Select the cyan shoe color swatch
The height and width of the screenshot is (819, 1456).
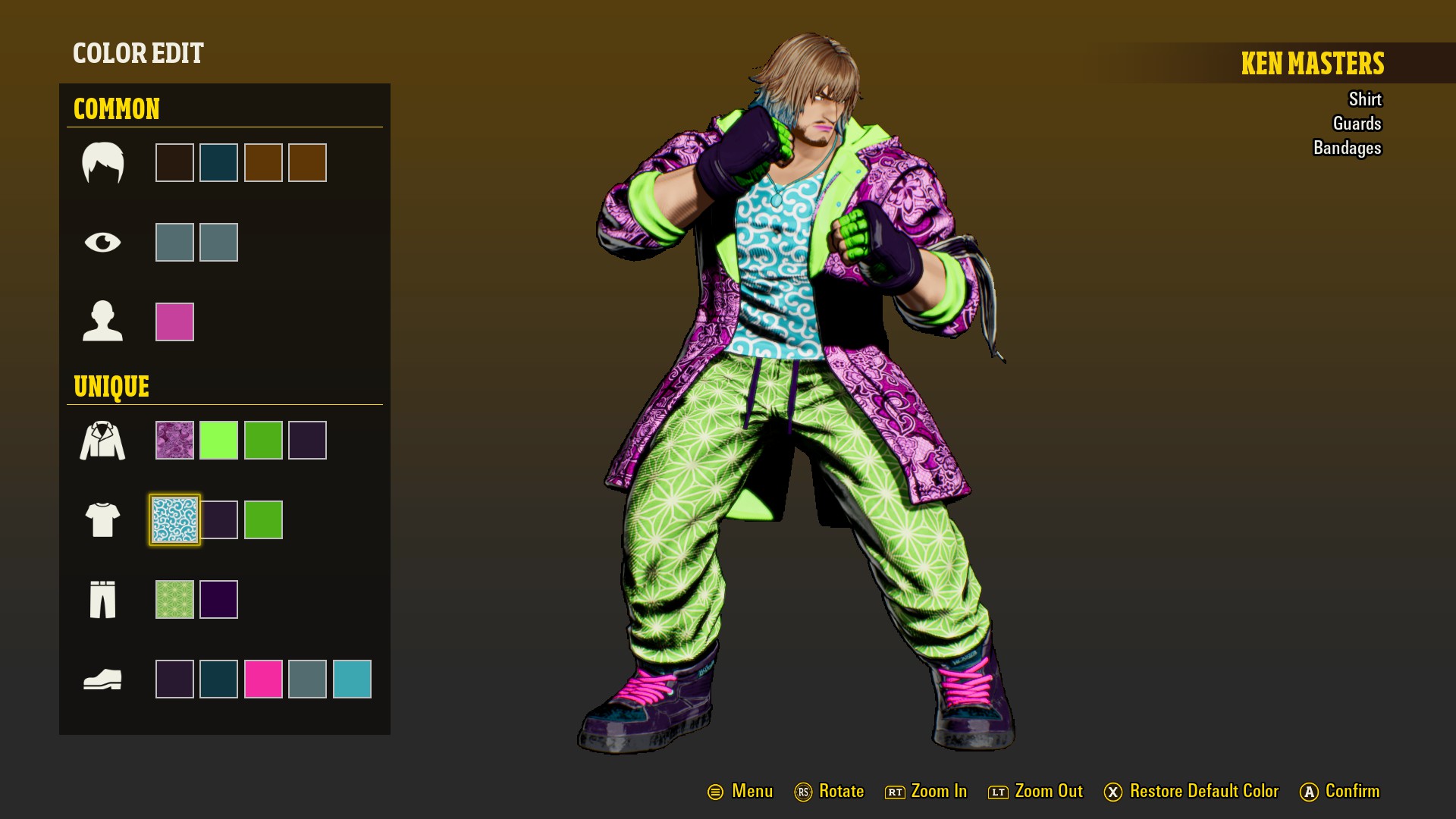click(352, 679)
